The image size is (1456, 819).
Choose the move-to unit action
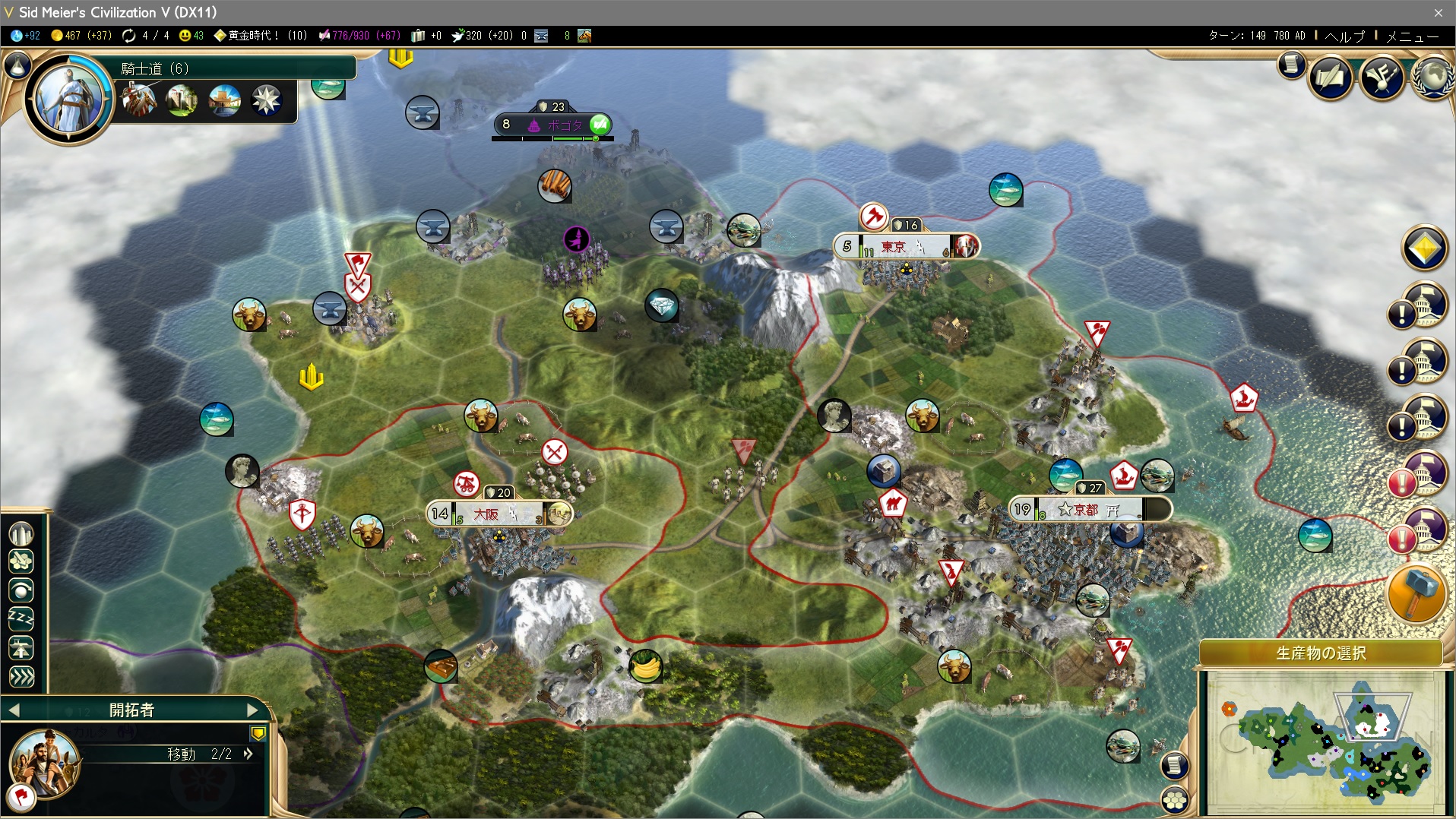(21, 677)
